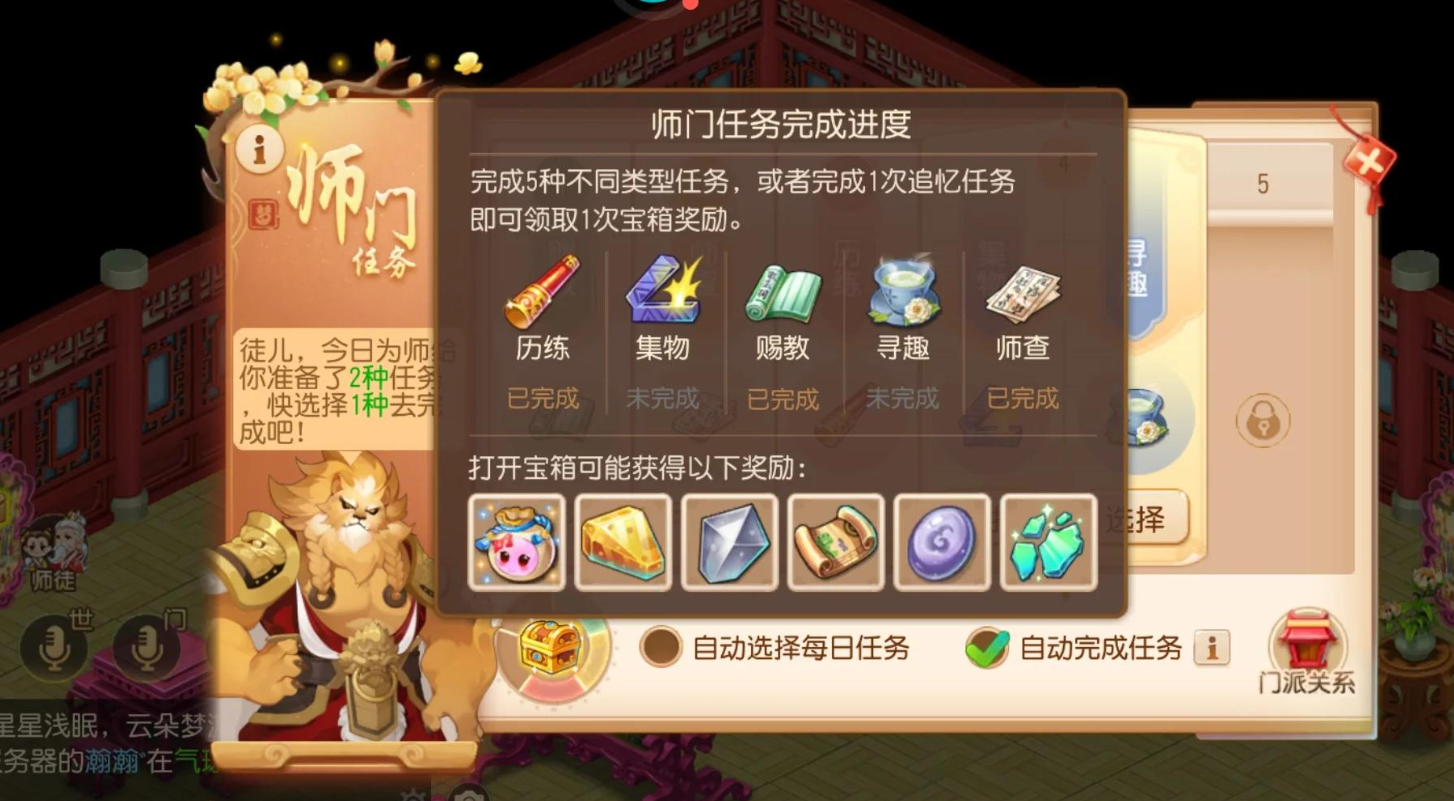Click the fortune cat bag reward icon
The width and height of the screenshot is (1454, 801).
[x=516, y=541]
